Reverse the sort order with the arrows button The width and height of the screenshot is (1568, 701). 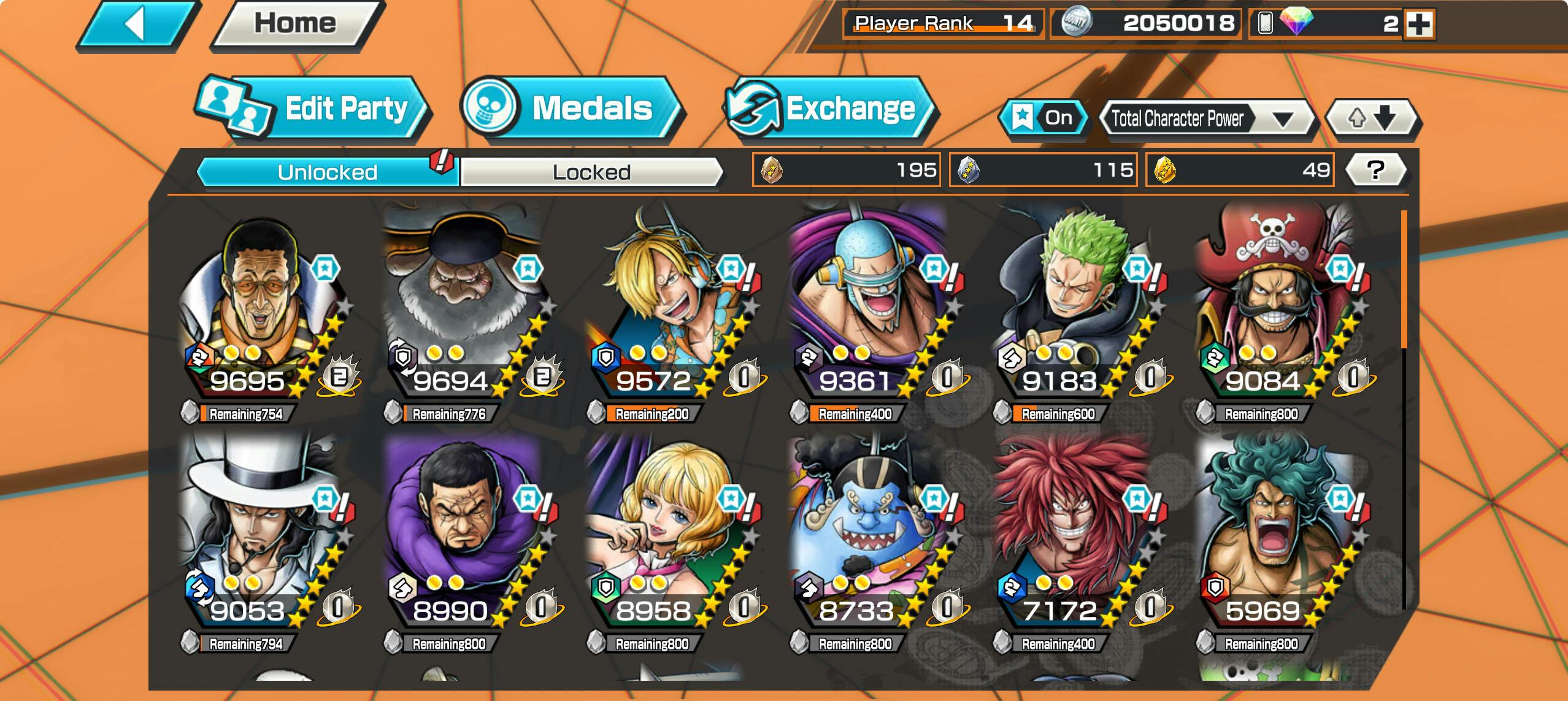tap(1372, 118)
